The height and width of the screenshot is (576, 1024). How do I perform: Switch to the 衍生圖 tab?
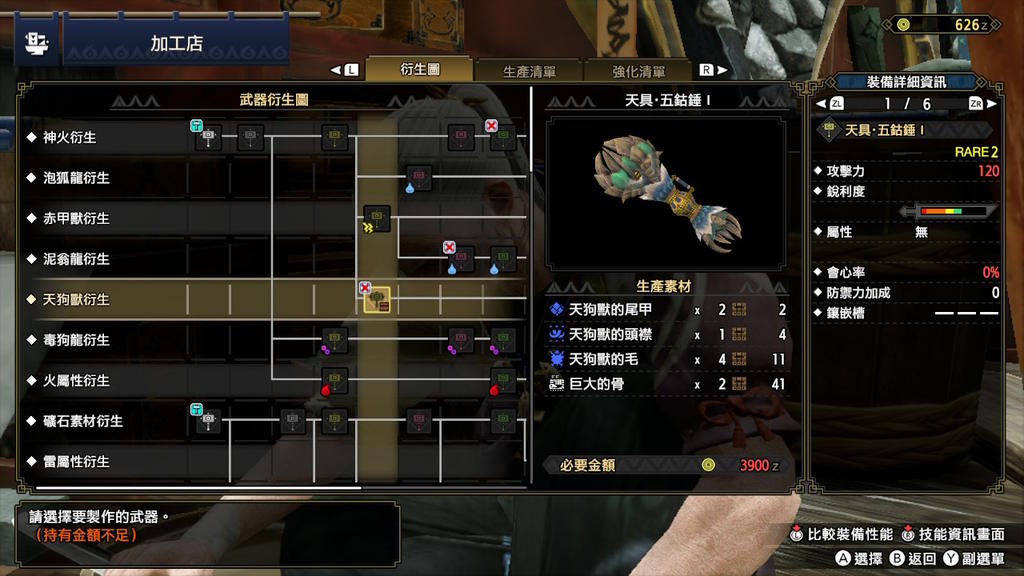tap(420, 70)
